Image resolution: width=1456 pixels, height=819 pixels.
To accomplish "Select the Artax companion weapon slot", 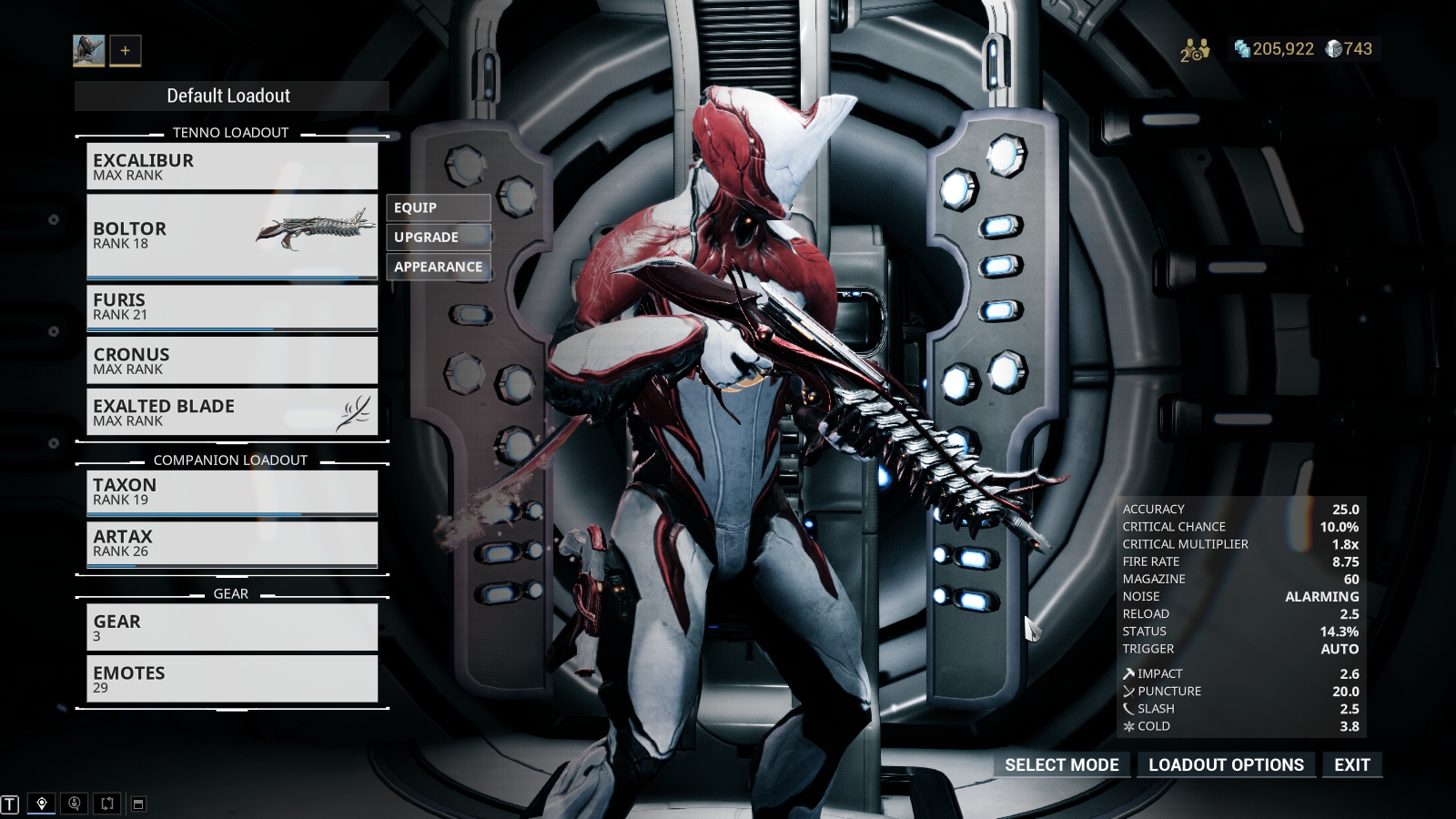I will click(x=231, y=543).
